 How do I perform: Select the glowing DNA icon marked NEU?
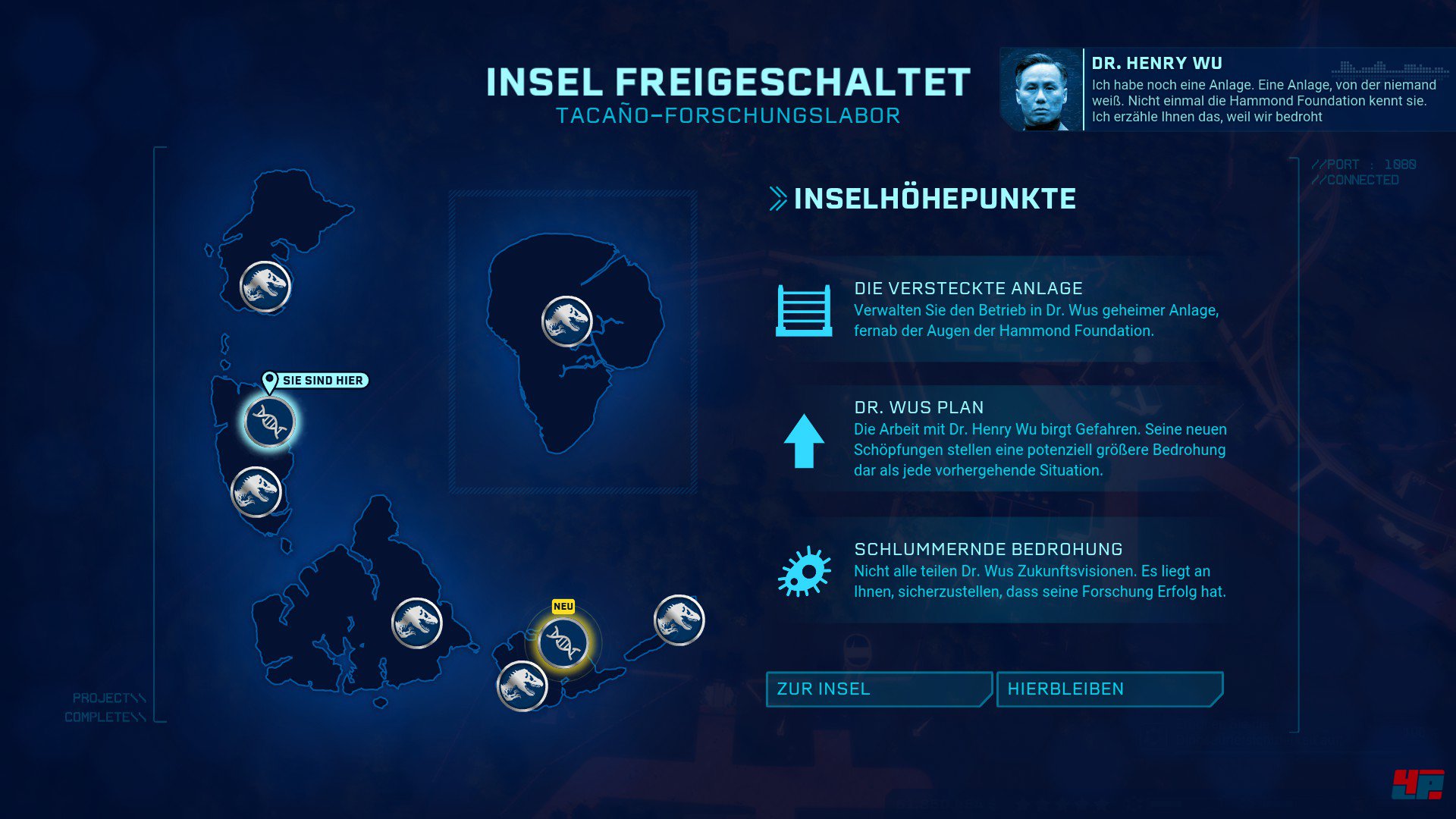point(563,644)
